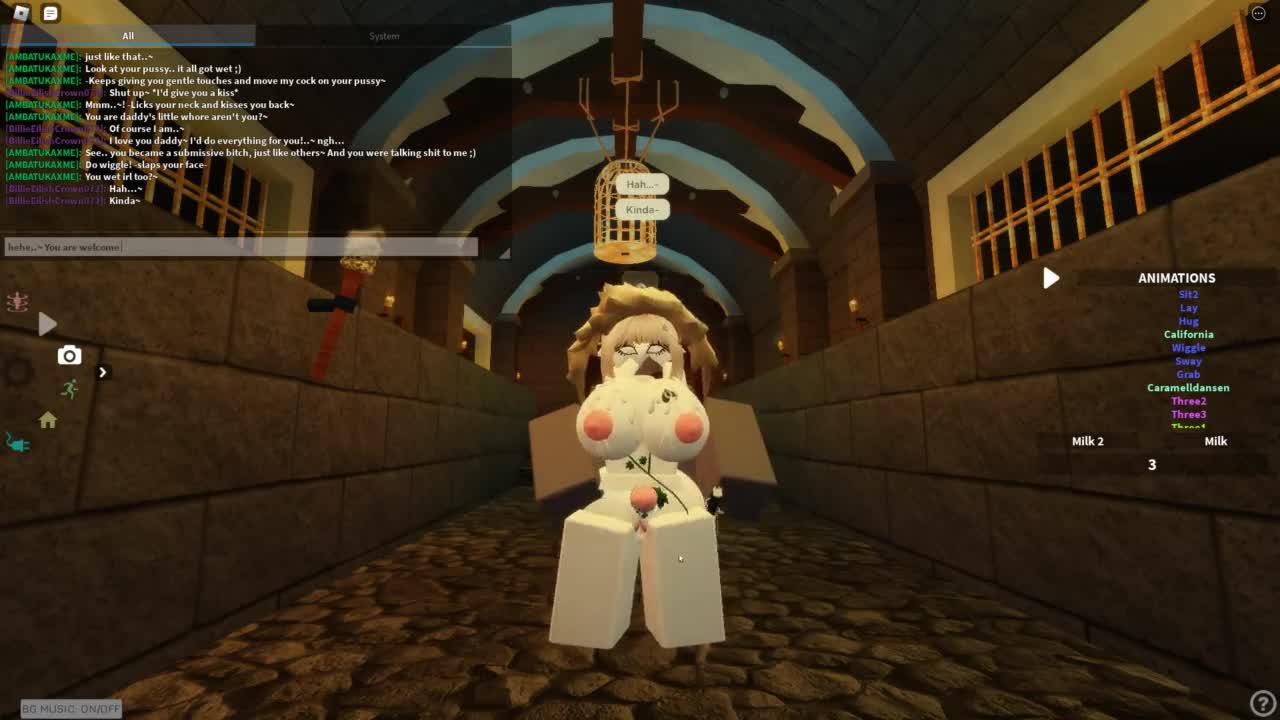Play the Caramelldansen animation

[x=1188, y=388]
